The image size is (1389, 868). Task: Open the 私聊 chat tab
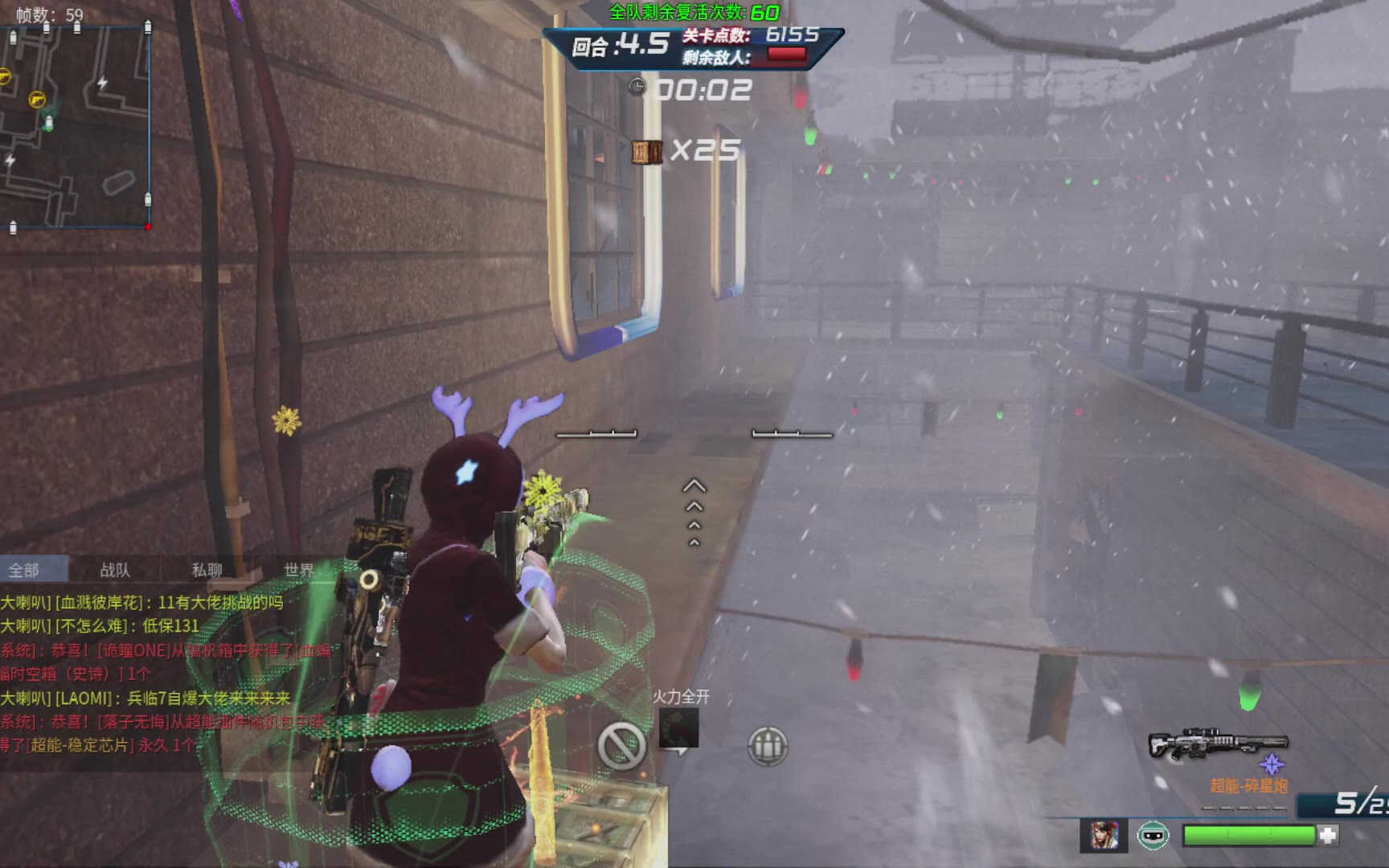pos(207,570)
